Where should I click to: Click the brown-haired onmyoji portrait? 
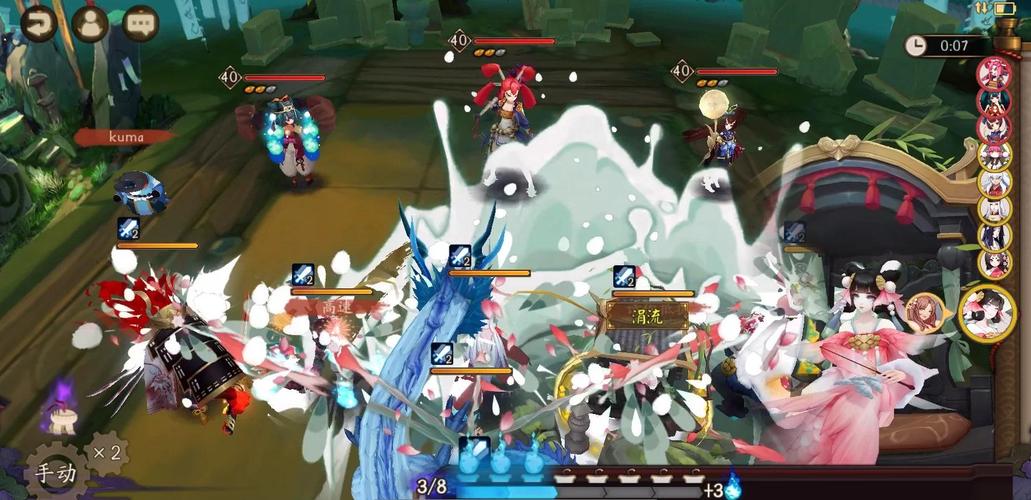coord(925,313)
